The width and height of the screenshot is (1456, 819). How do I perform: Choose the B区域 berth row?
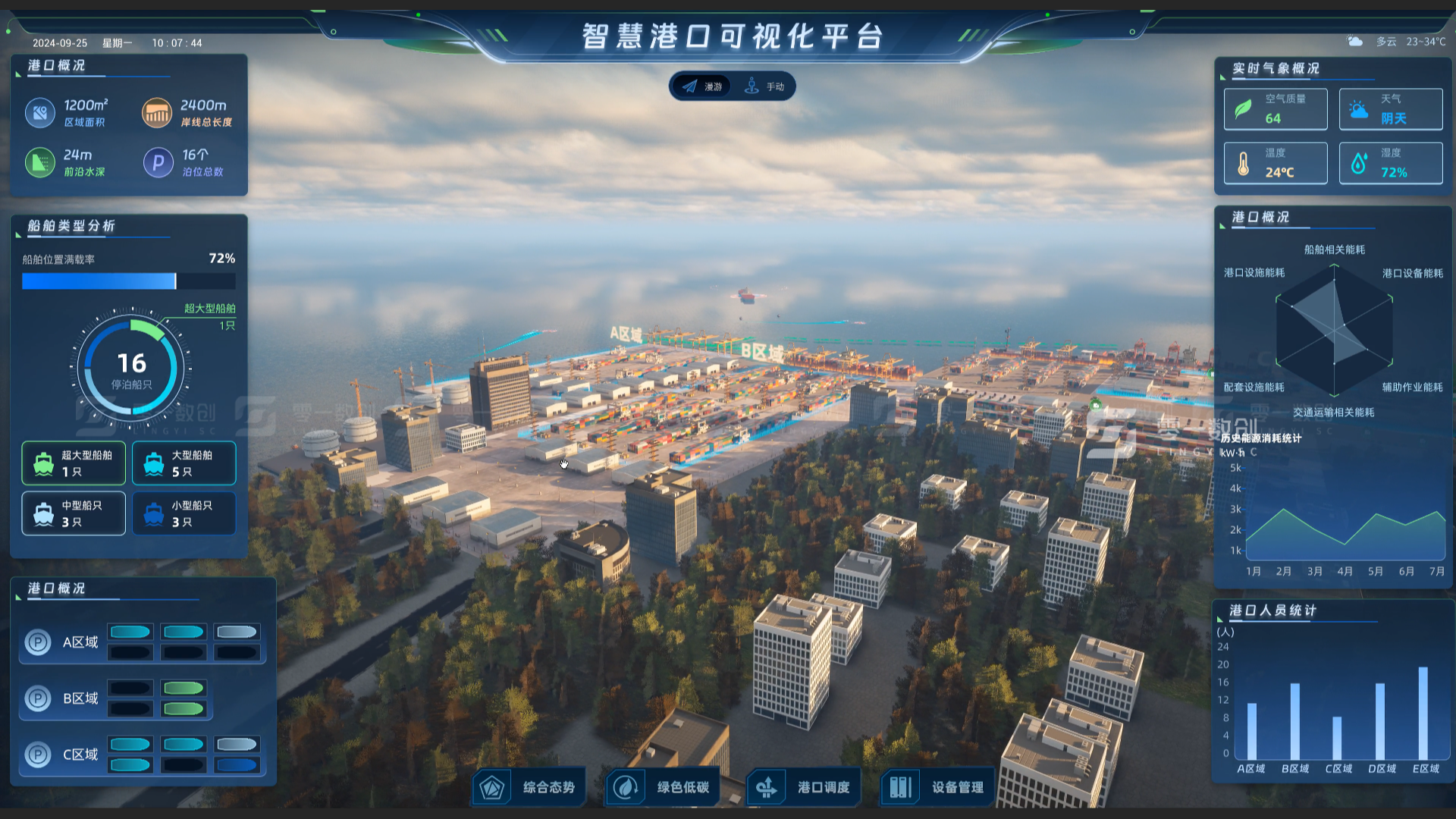115,698
